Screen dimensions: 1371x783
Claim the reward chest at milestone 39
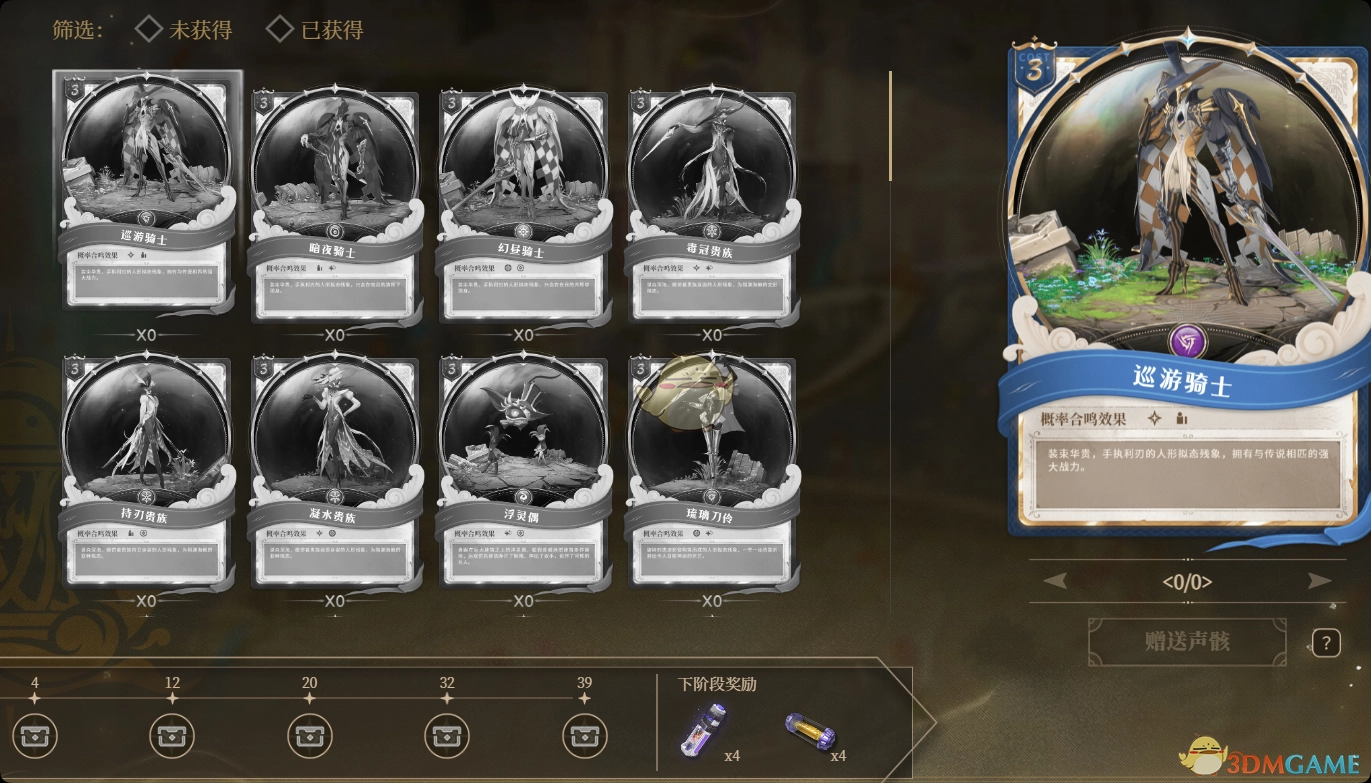584,737
